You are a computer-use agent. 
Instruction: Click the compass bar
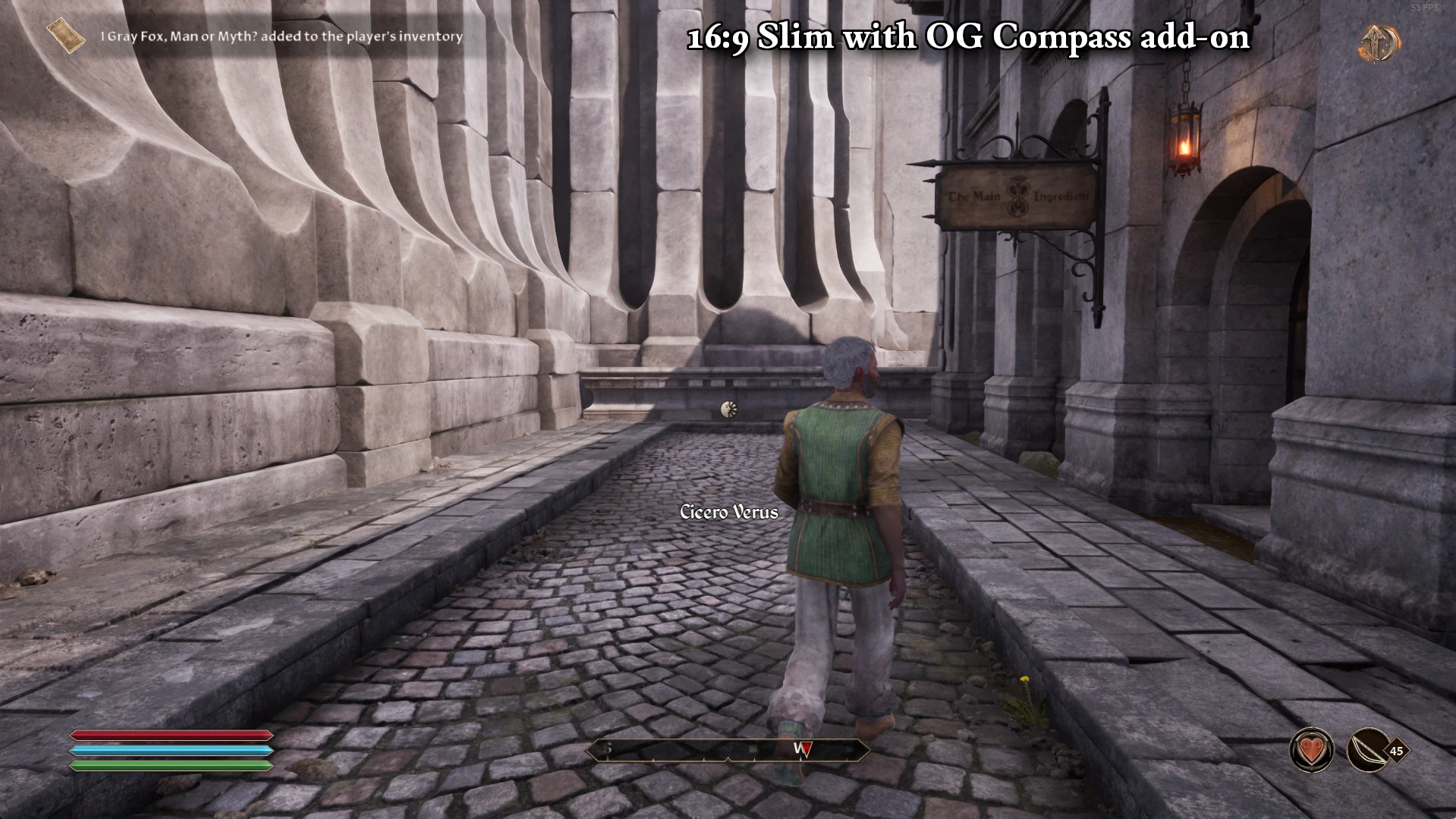click(727, 750)
